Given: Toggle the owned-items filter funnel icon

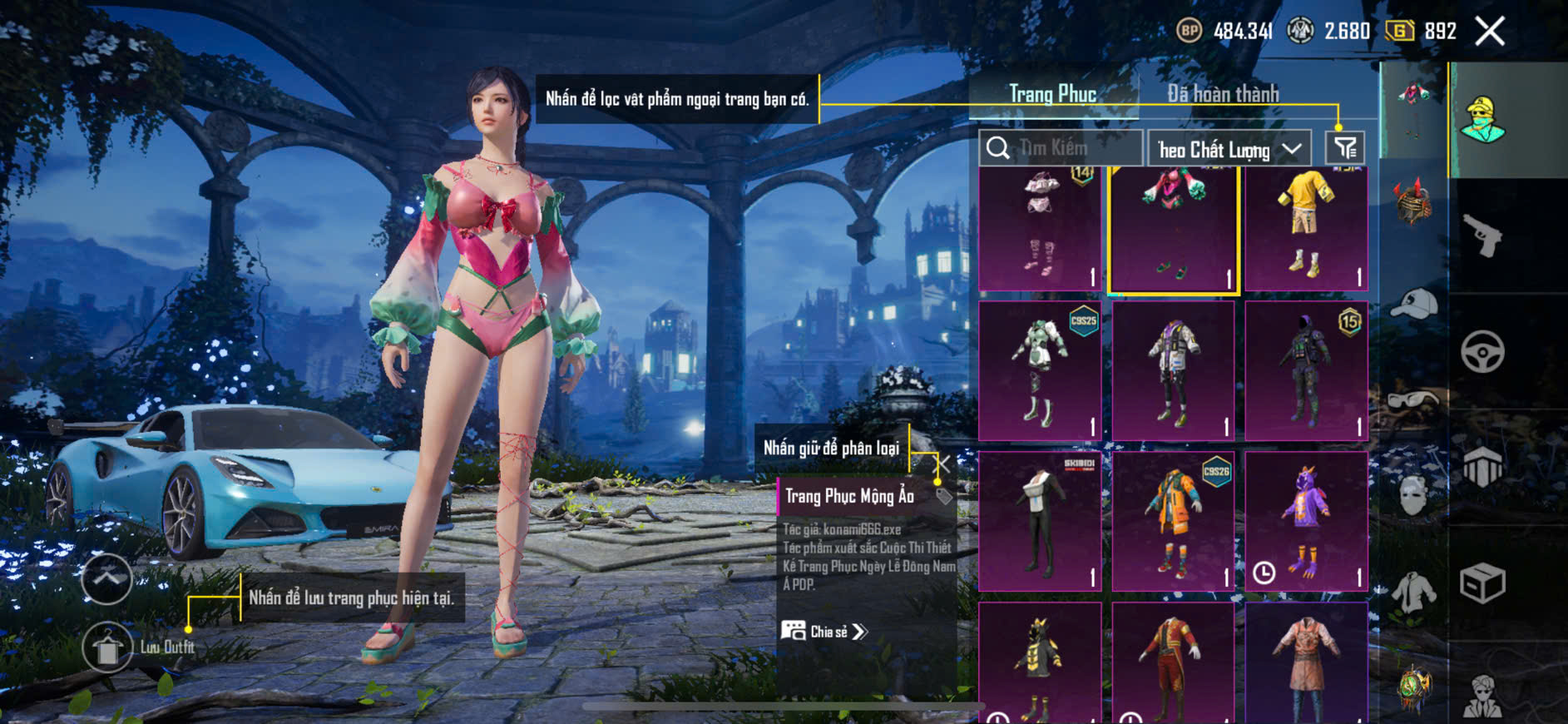Looking at the screenshot, I should tap(1344, 148).
